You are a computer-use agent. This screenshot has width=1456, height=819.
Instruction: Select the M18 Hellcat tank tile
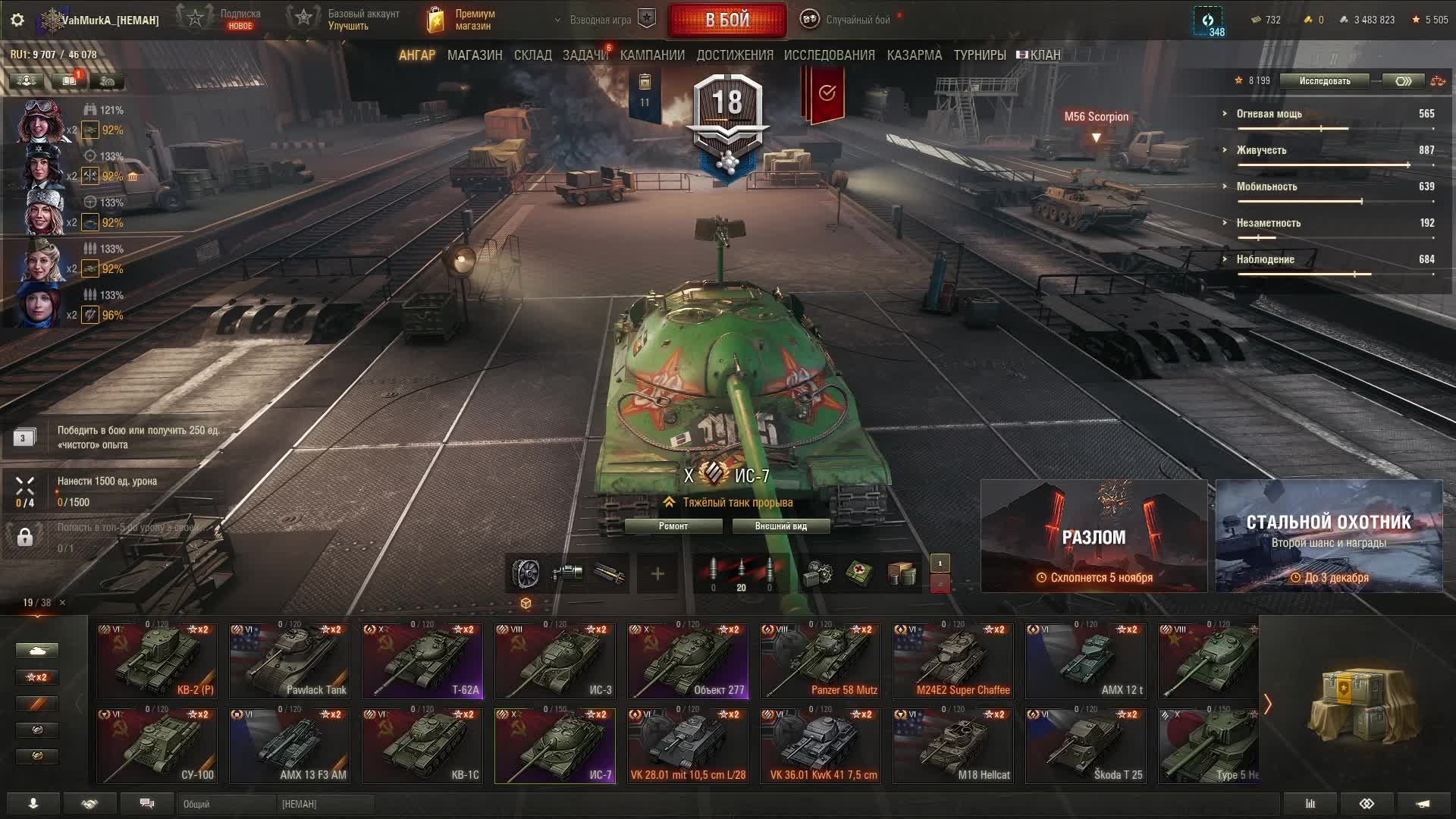[953, 745]
